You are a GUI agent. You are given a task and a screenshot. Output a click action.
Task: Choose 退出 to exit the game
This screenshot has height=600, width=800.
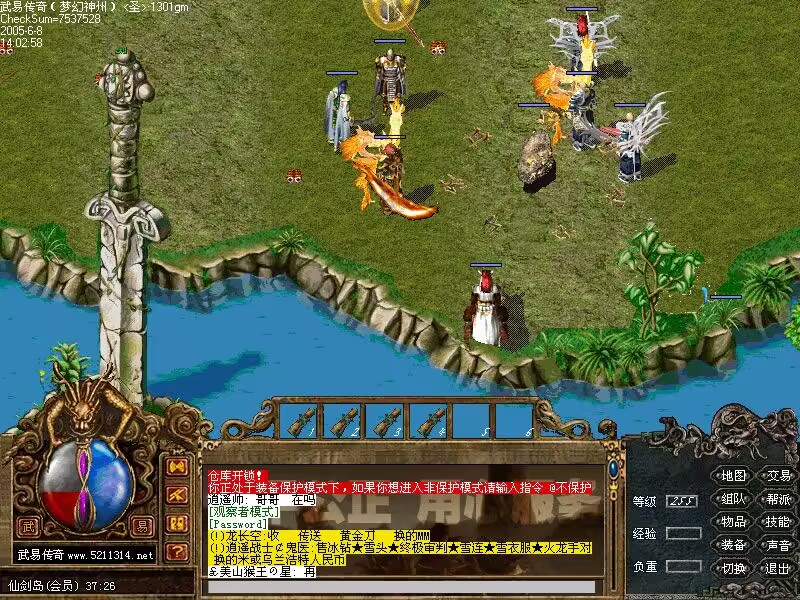coord(778,567)
